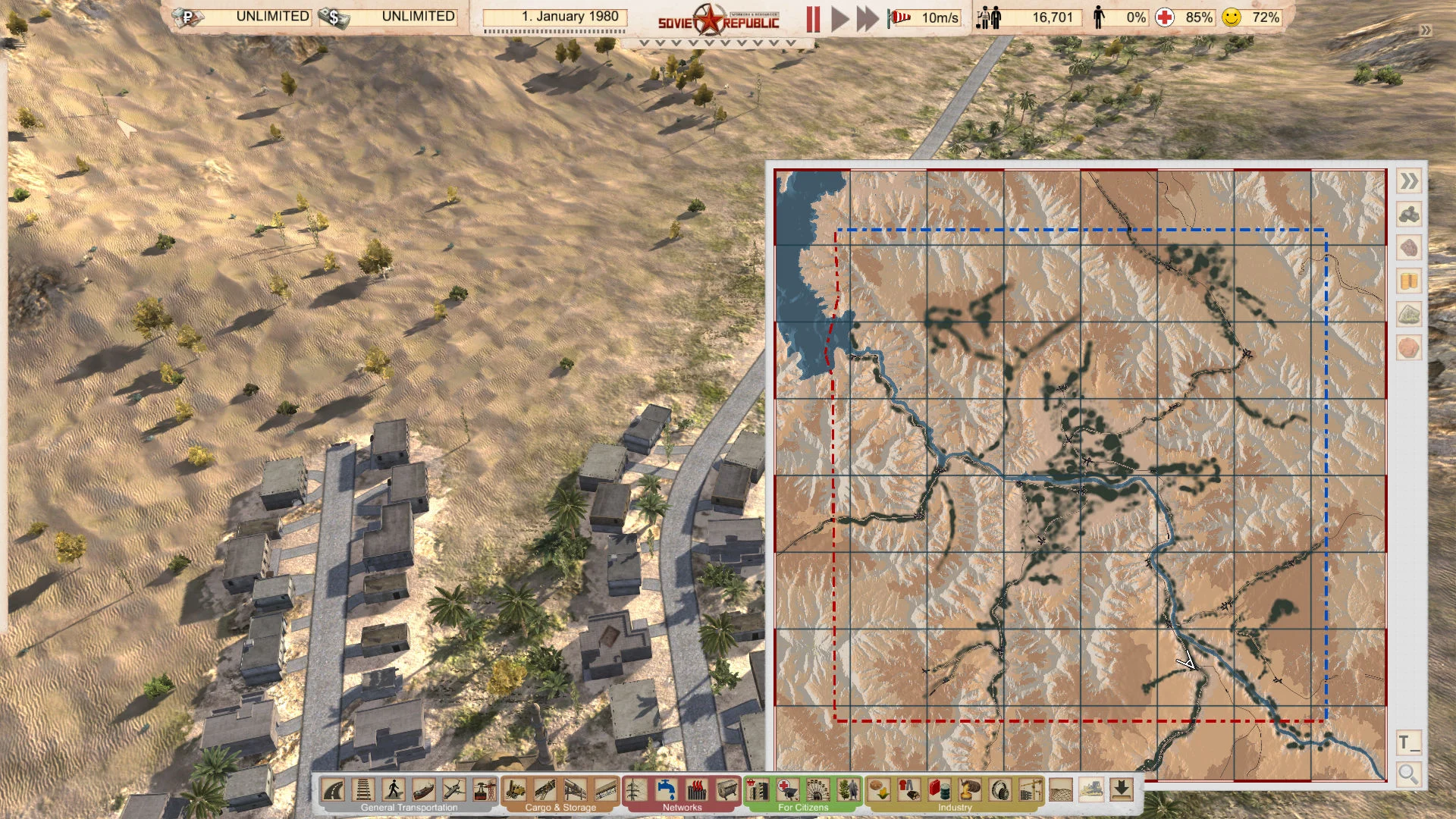1456x819 pixels.
Task: Open the Cargo & Storage category
Action: coord(560,808)
